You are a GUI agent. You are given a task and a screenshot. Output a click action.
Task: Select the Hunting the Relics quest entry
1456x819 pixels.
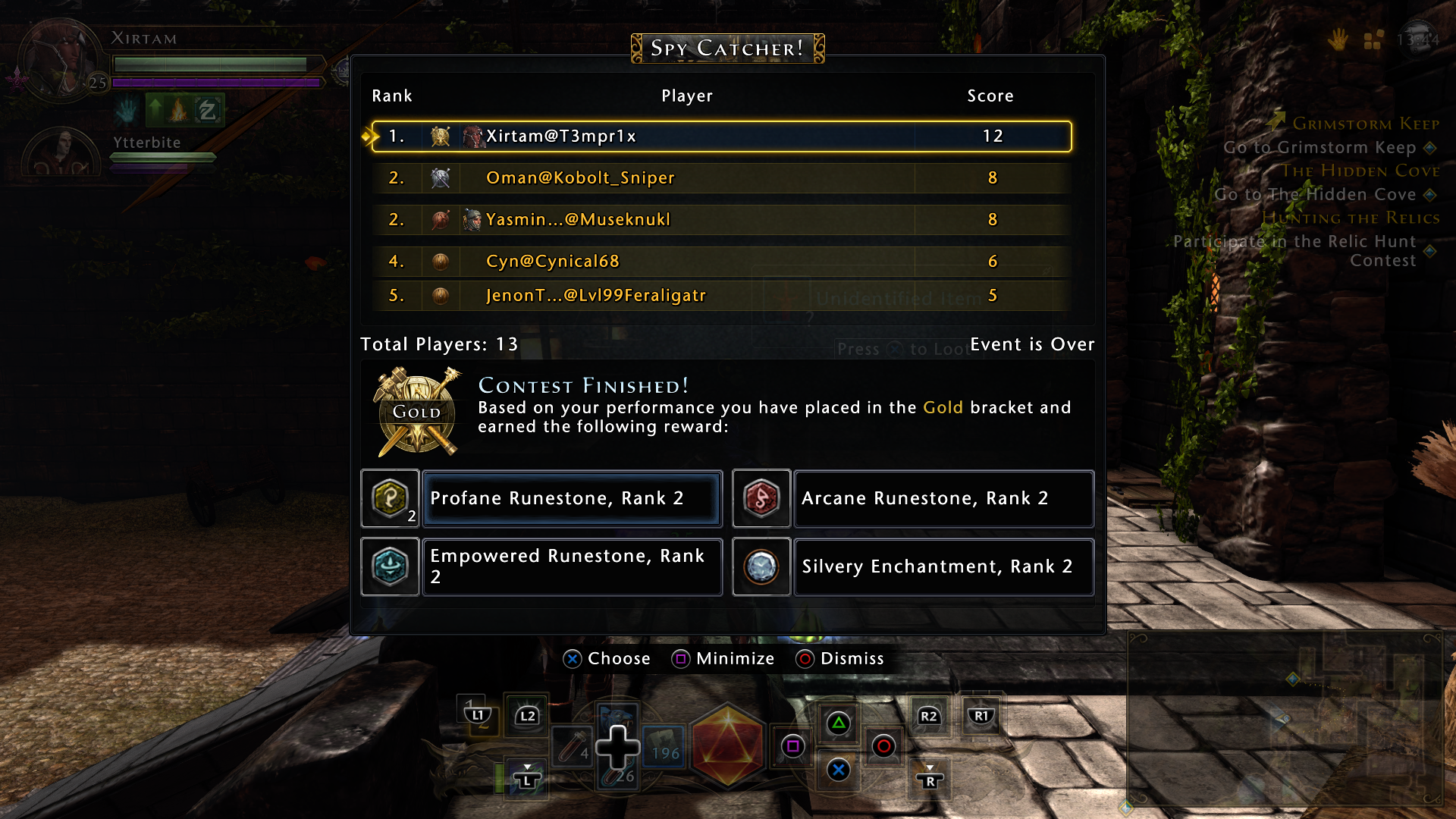tap(1352, 218)
